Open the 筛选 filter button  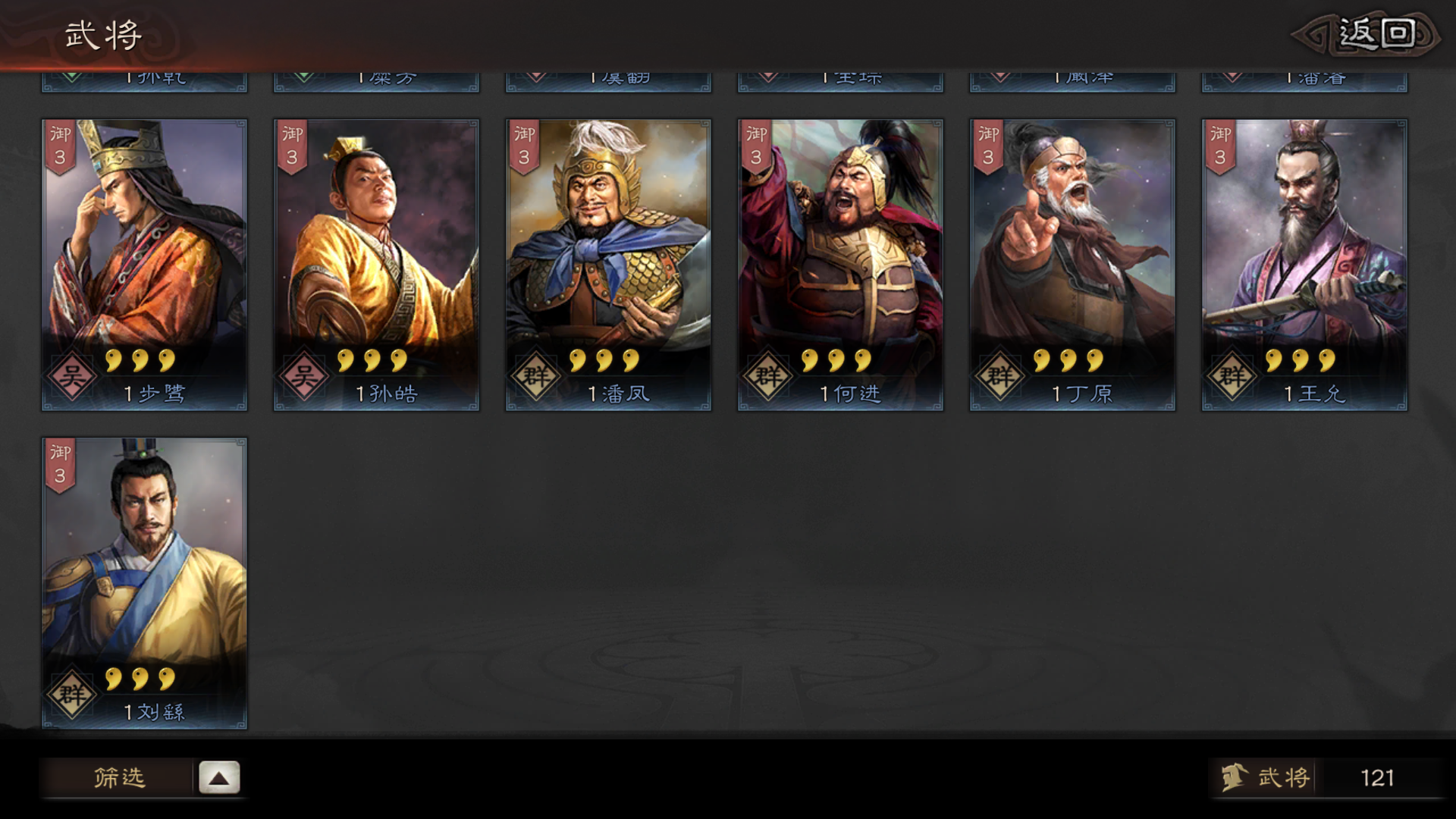(x=118, y=777)
